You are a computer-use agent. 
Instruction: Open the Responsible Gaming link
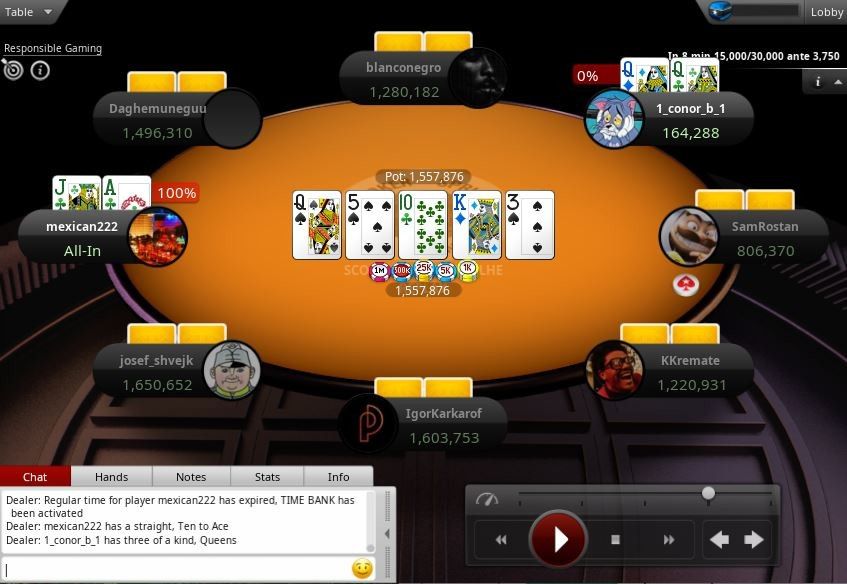tap(53, 48)
